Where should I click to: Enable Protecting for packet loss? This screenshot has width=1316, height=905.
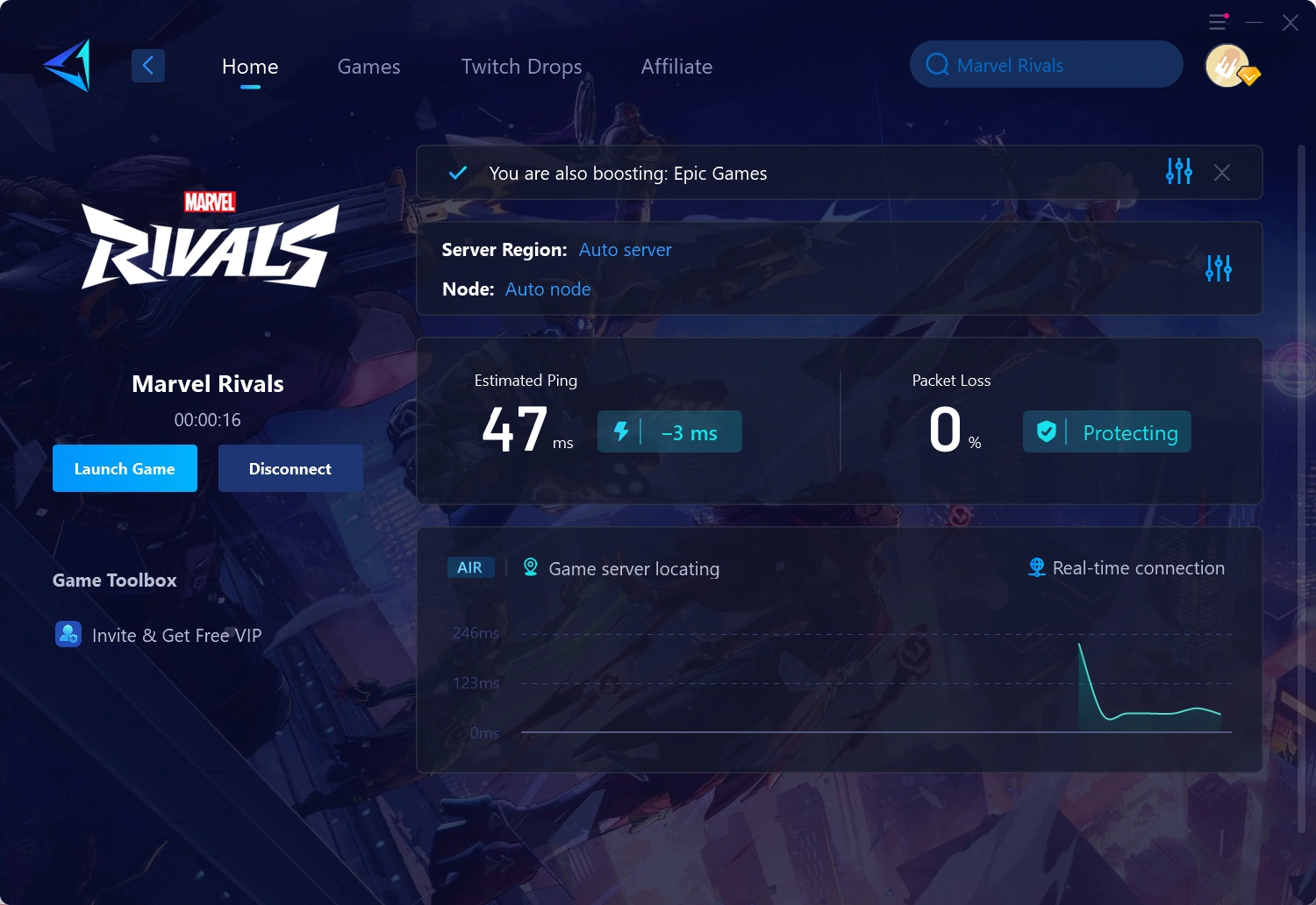(x=1130, y=432)
